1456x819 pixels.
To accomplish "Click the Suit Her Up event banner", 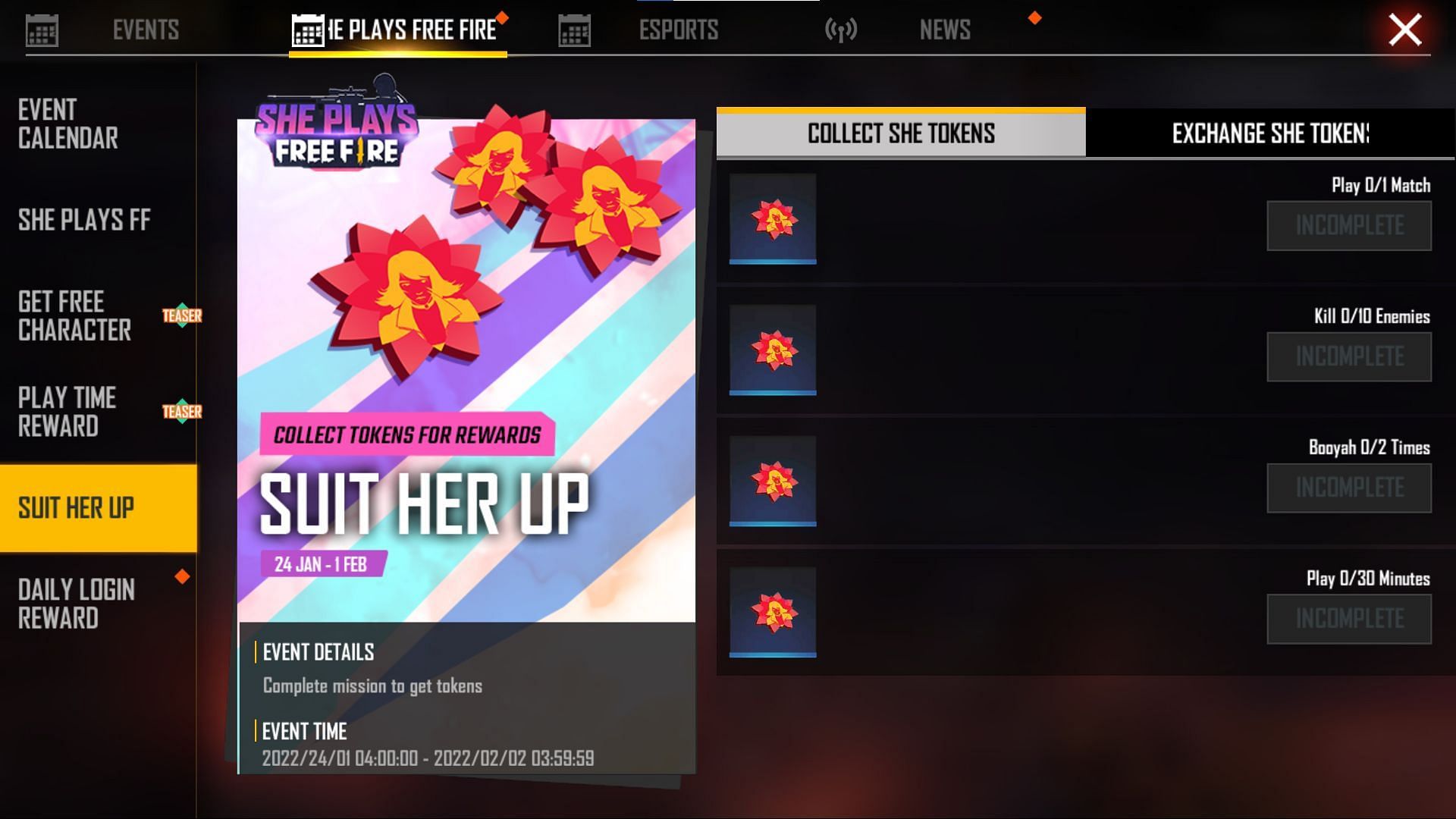I will pos(466,372).
